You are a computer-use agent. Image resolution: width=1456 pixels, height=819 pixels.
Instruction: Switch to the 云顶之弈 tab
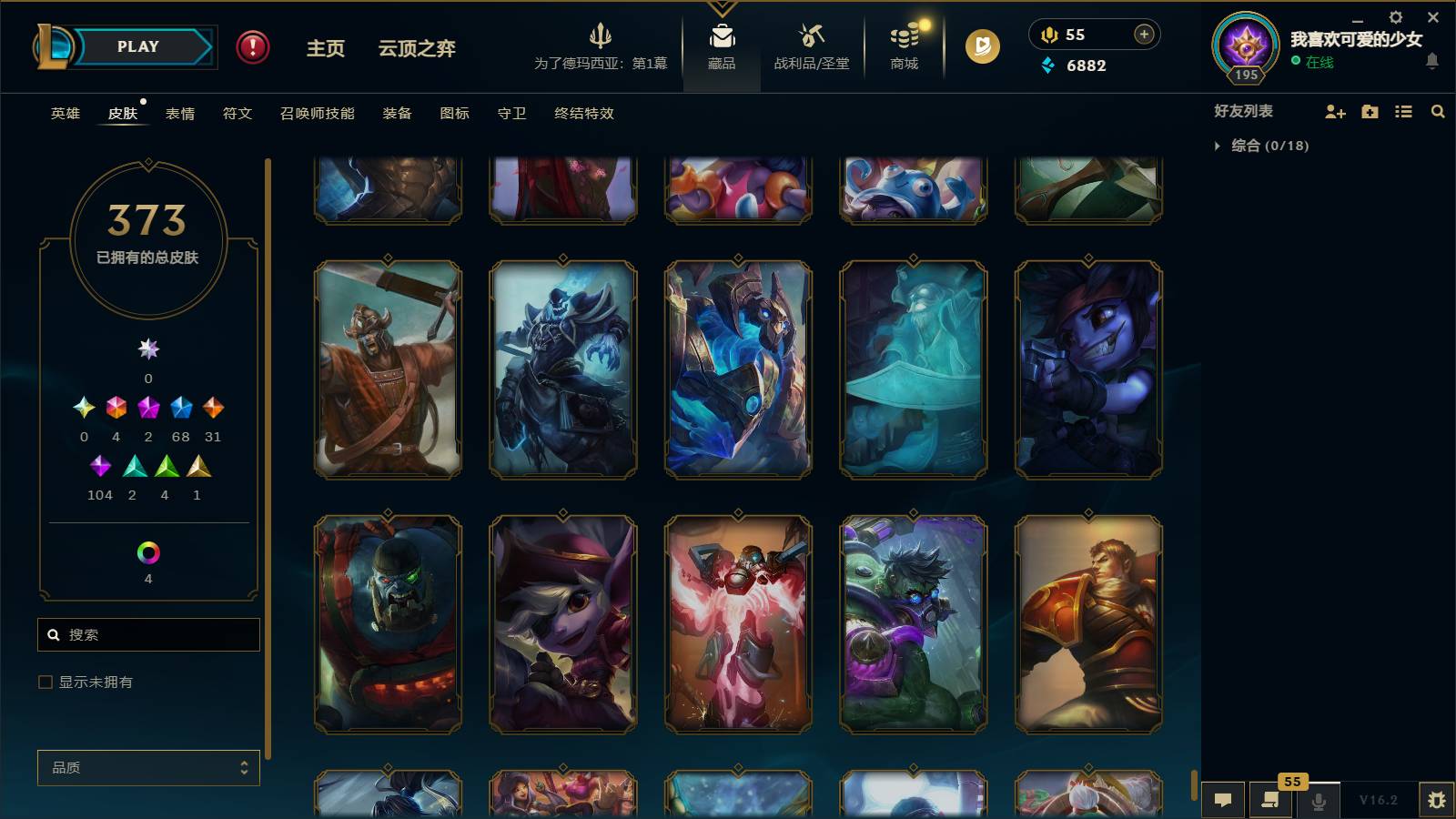pyautogui.click(x=417, y=50)
